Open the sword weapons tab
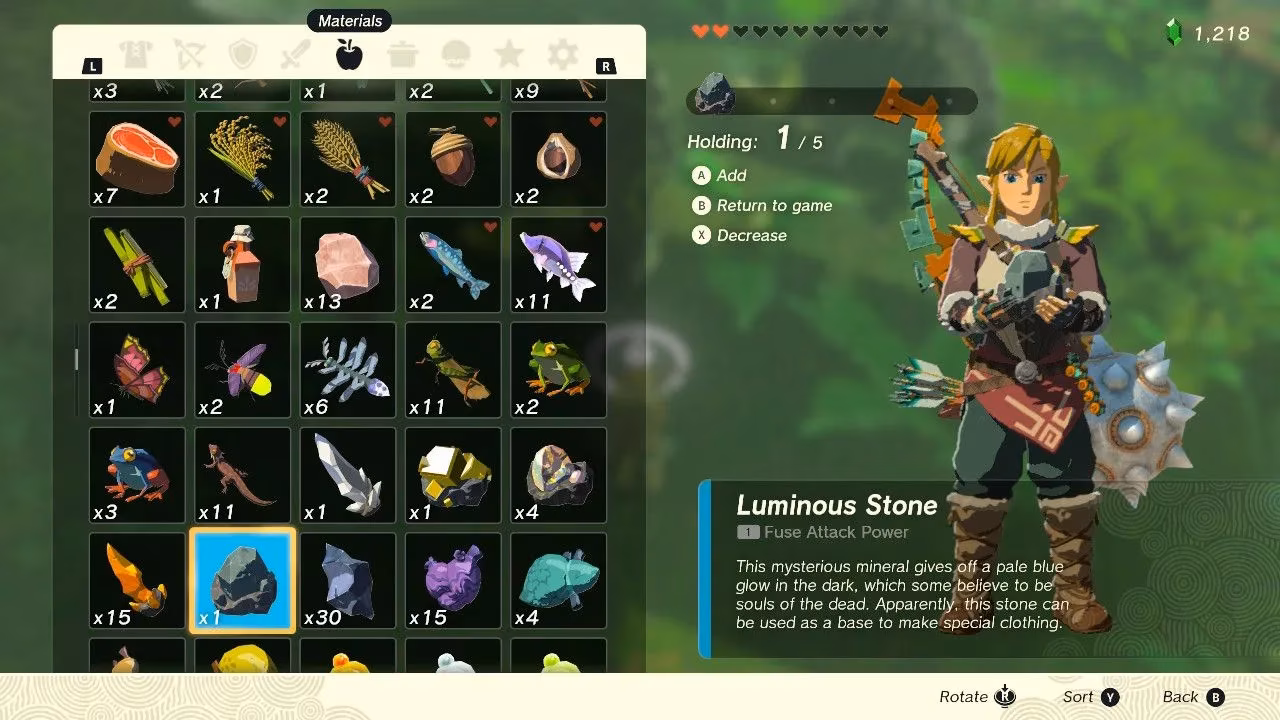This screenshot has width=1280, height=720. point(296,54)
